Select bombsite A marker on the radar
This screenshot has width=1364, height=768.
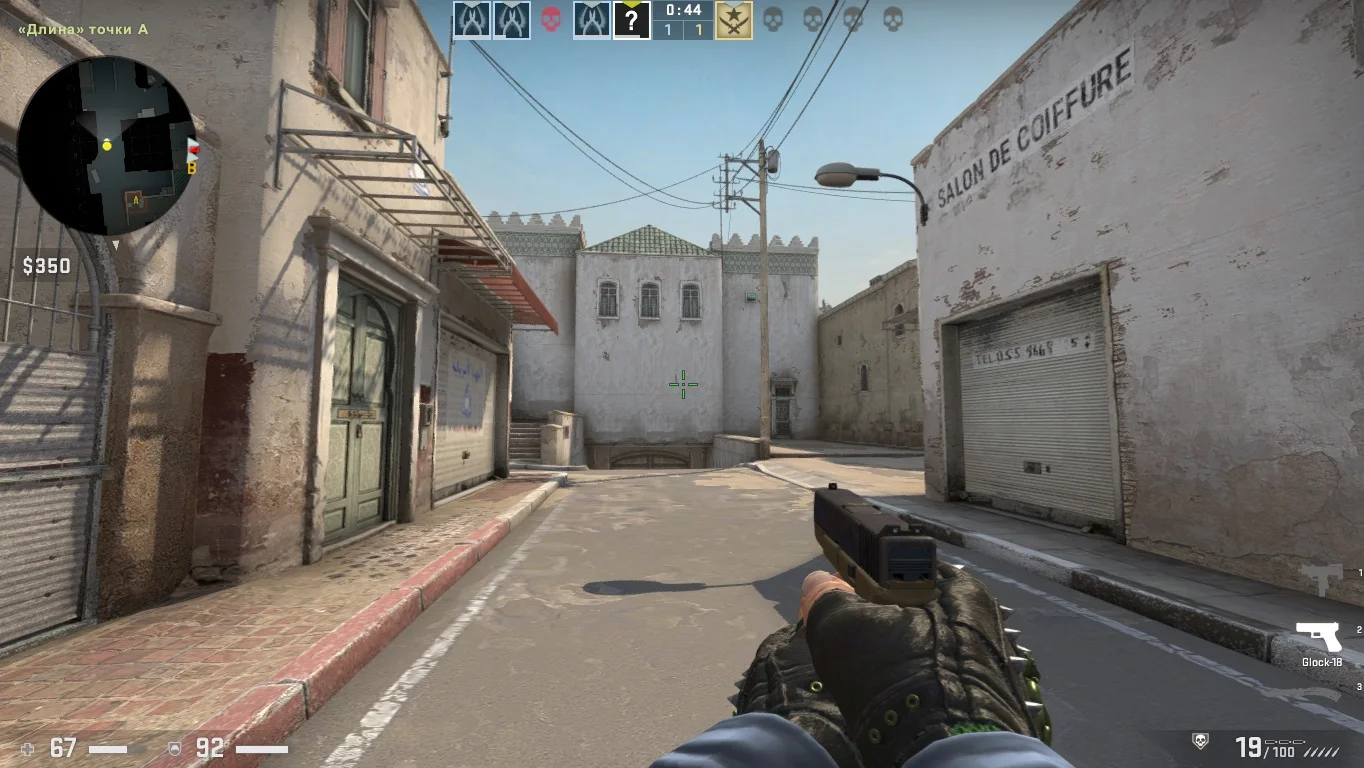134,201
